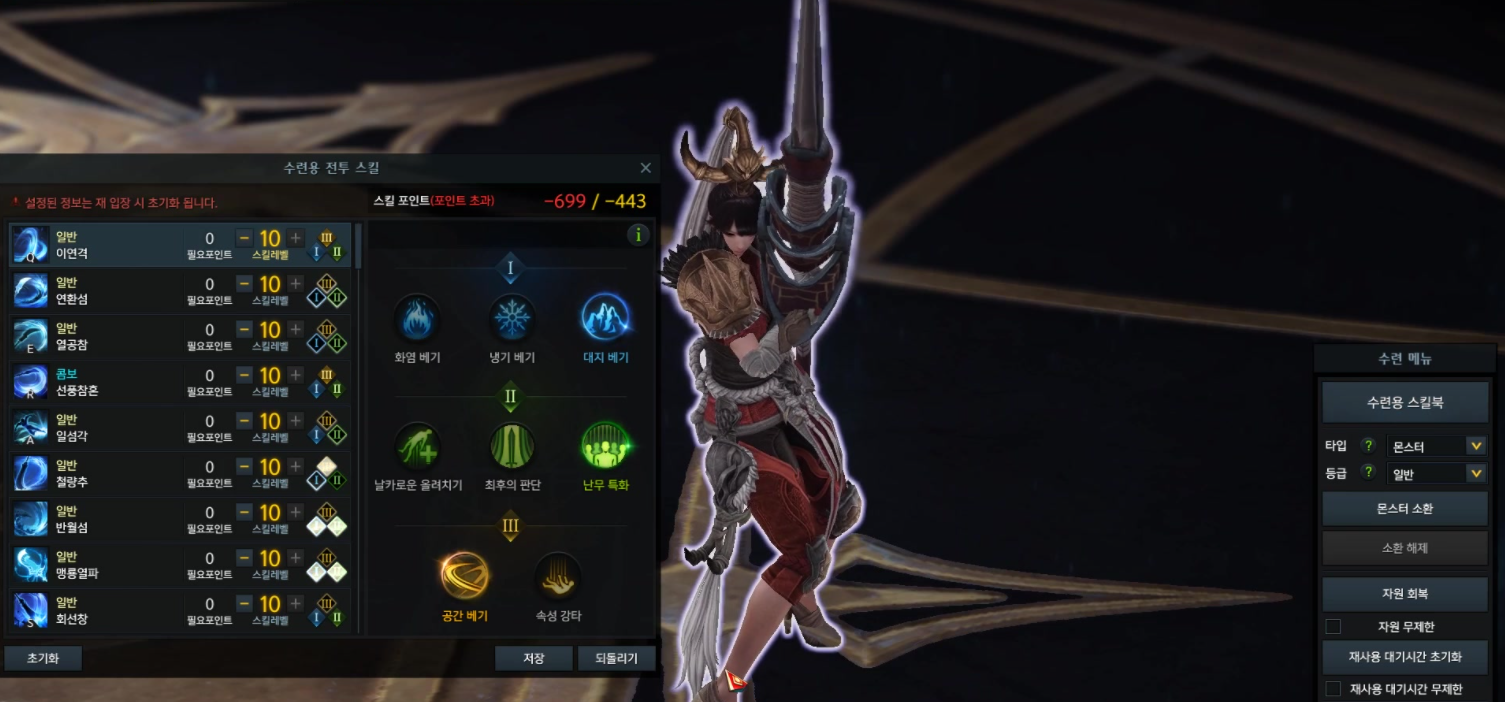This screenshot has width=1505, height=702.
Task: Select the 최후의 판단 tripod
Action: [x=512, y=446]
